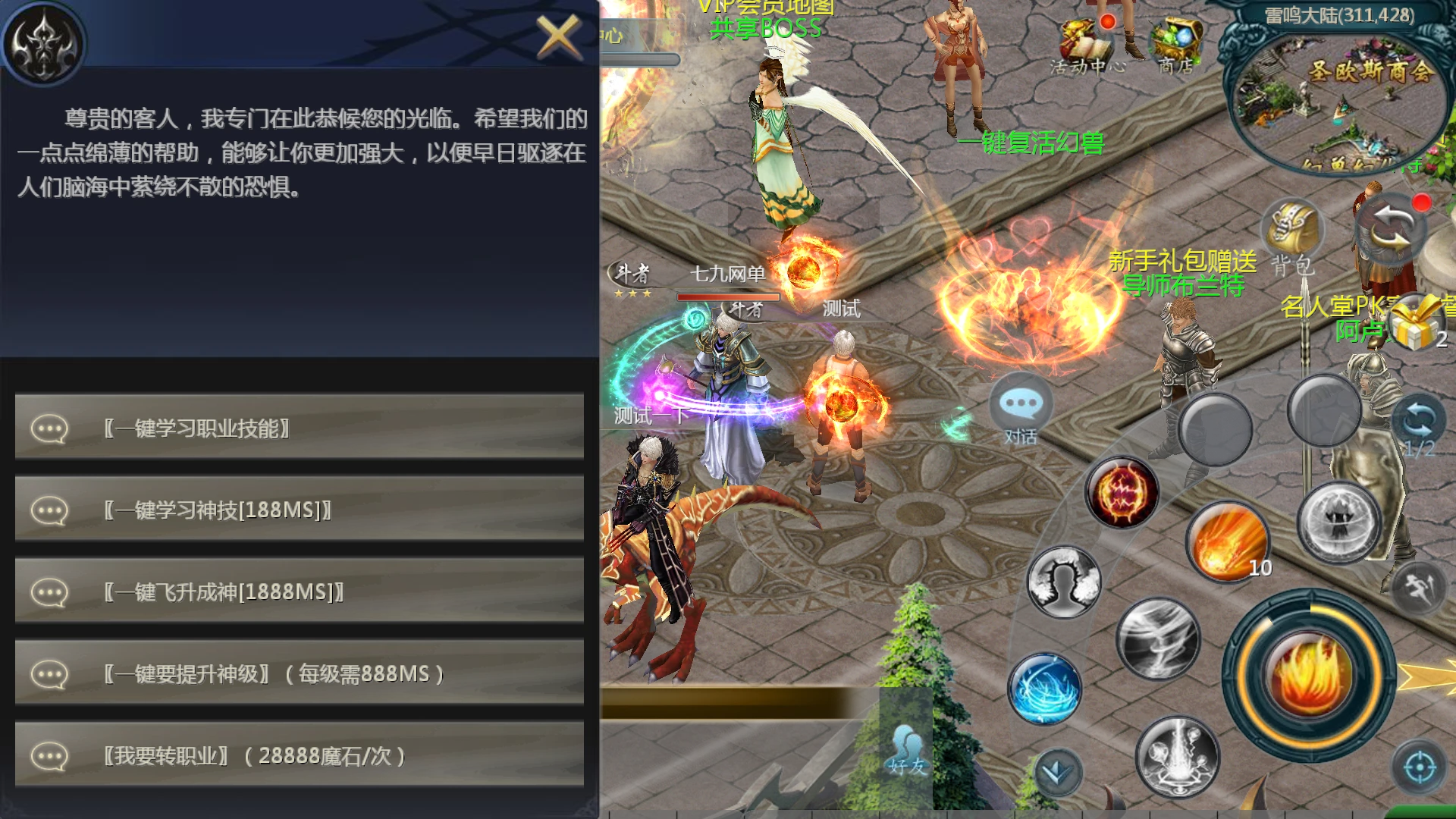1456x819 pixels.
Task: Select the 〖一键学习职业技能〗 dialog option
Action: (300, 426)
